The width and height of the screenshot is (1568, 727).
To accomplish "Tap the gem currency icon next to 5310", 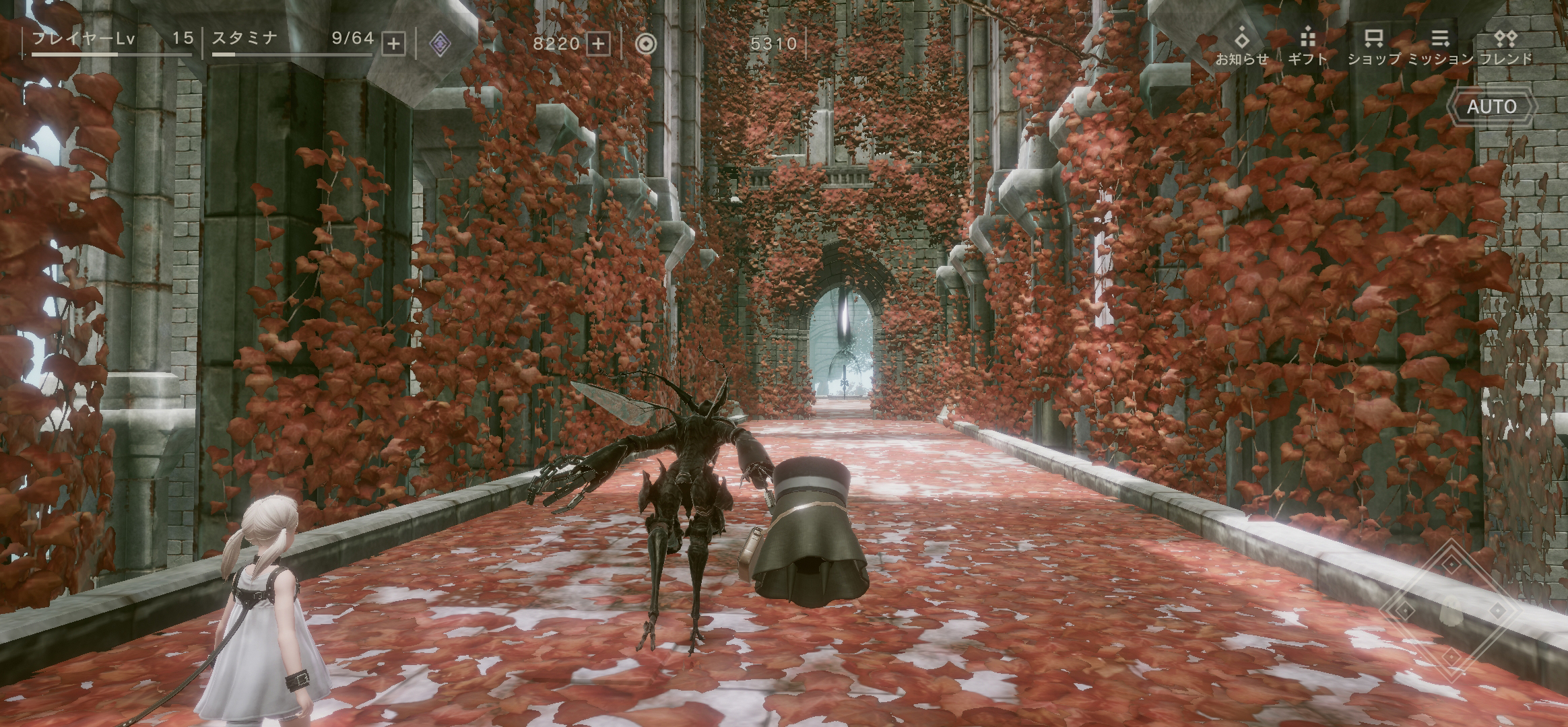I will pos(645,44).
